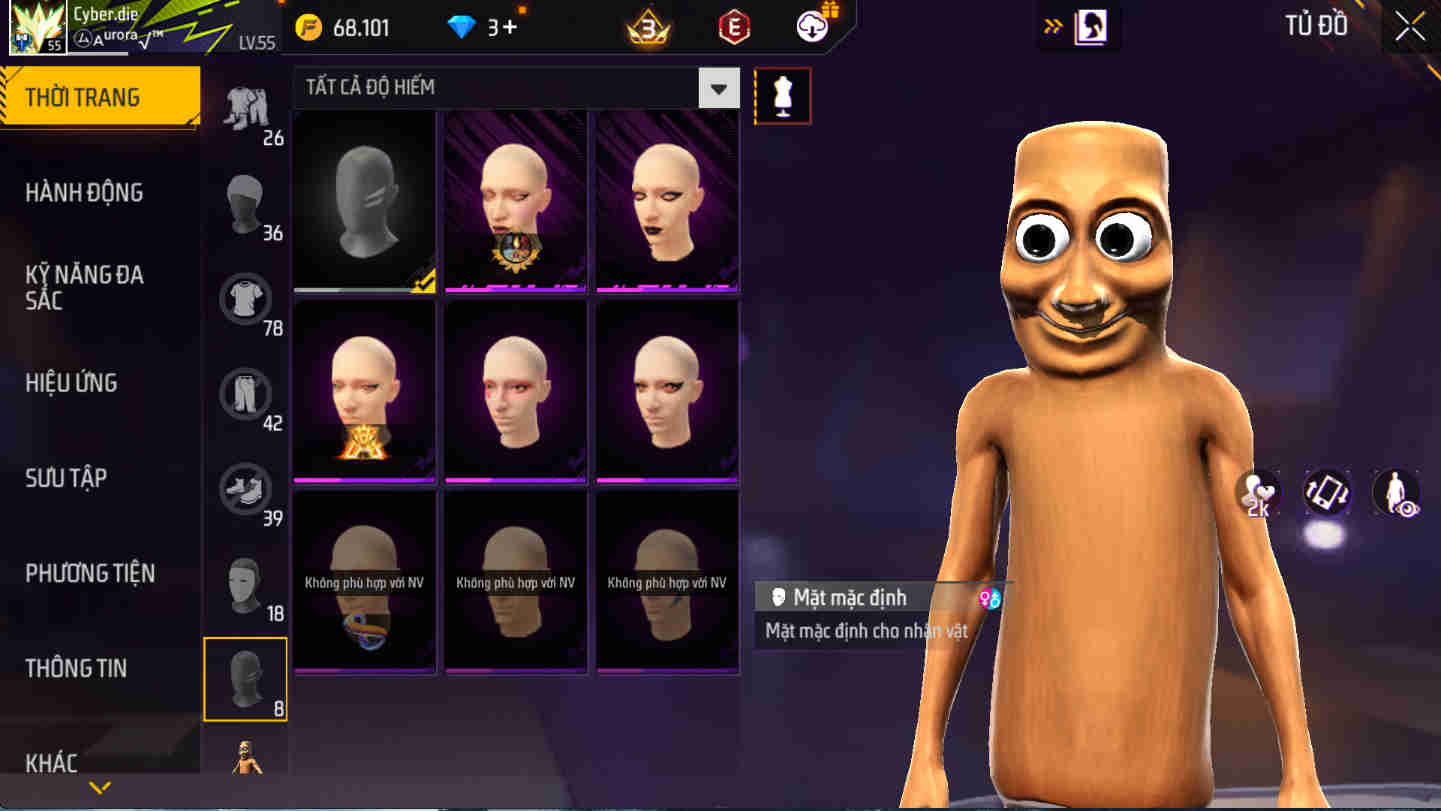The height and width of the screenshot is (811, 1441).
Task: Click the rank crown badge in top bar
Action: pyautogui.click(x=648, y=26)
